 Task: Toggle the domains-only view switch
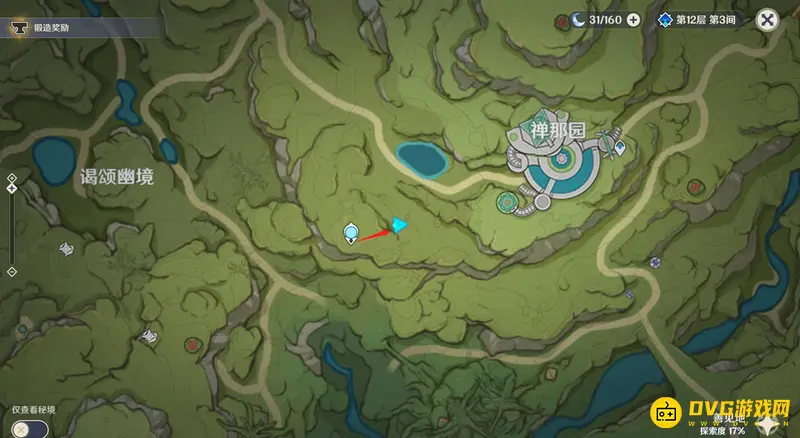point(22,427)
